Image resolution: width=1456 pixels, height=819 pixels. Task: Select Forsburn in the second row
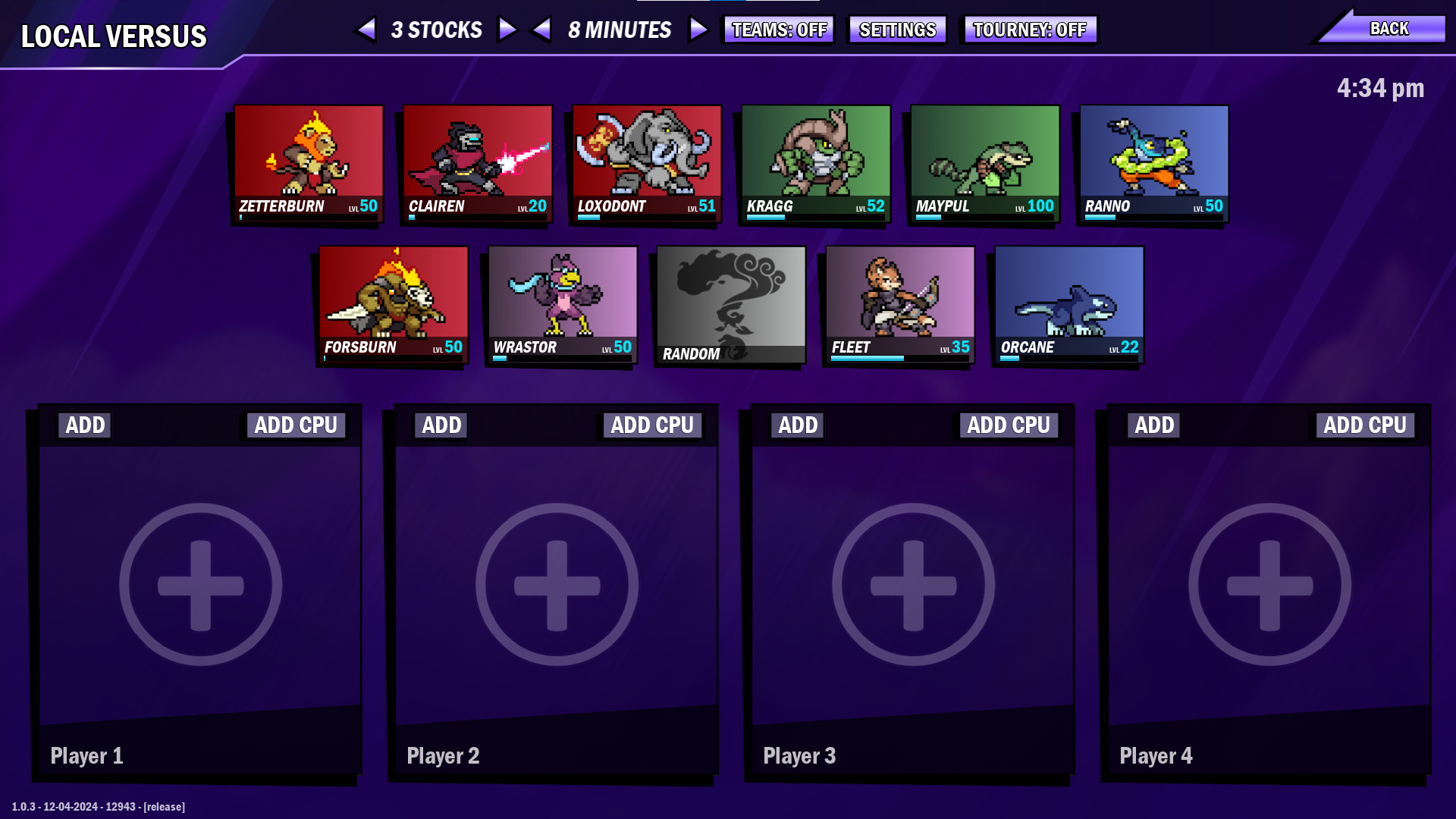coord(393,303)
